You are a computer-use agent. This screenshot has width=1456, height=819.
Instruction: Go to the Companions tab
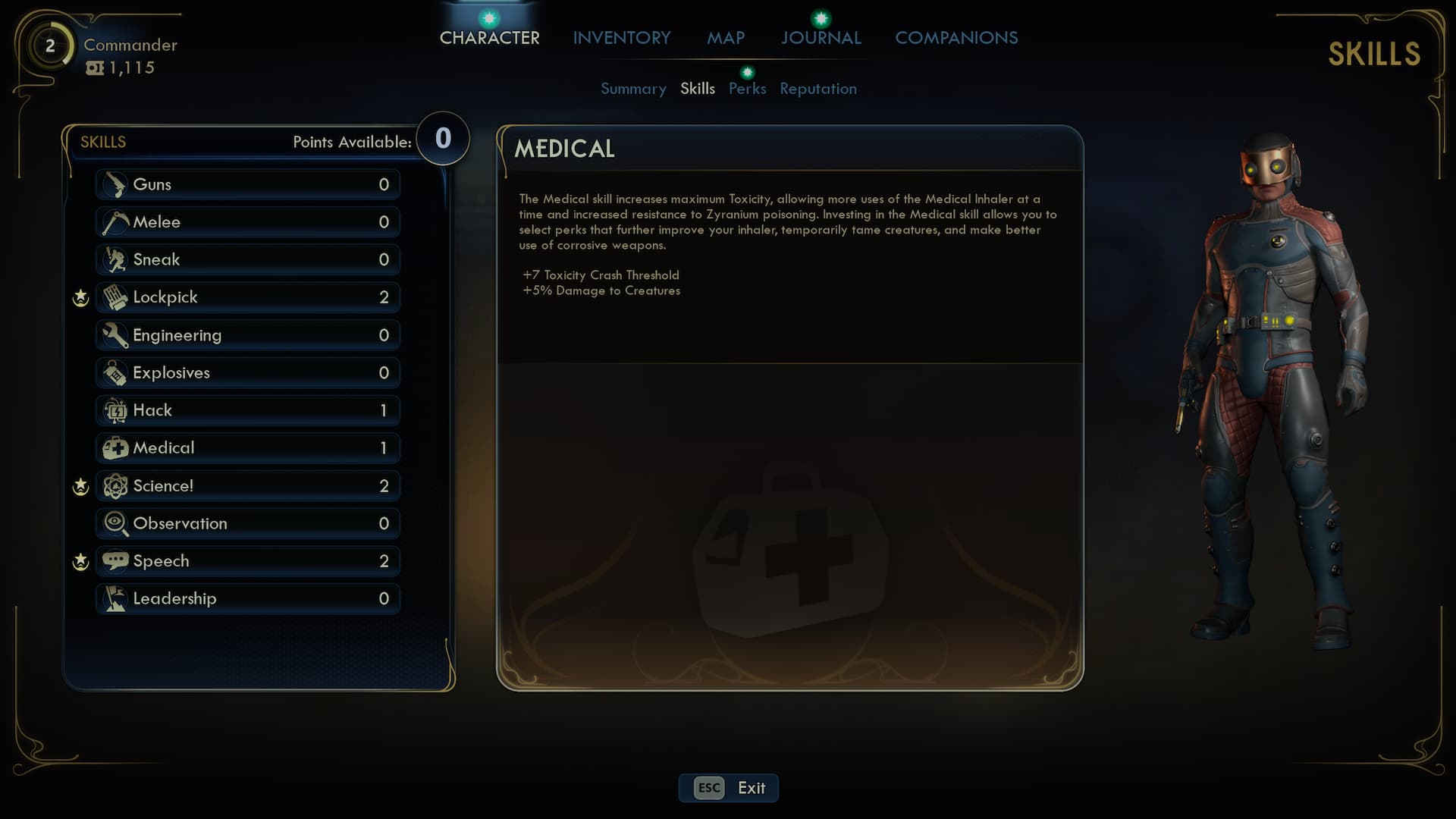coord(956,38)
